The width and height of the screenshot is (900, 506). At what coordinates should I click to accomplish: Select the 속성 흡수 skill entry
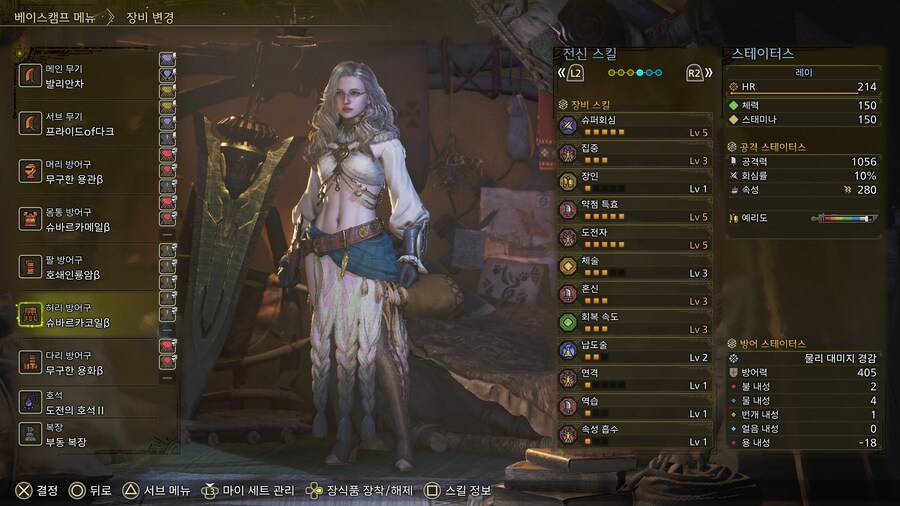pyautogui.click(x=635, y=435)
